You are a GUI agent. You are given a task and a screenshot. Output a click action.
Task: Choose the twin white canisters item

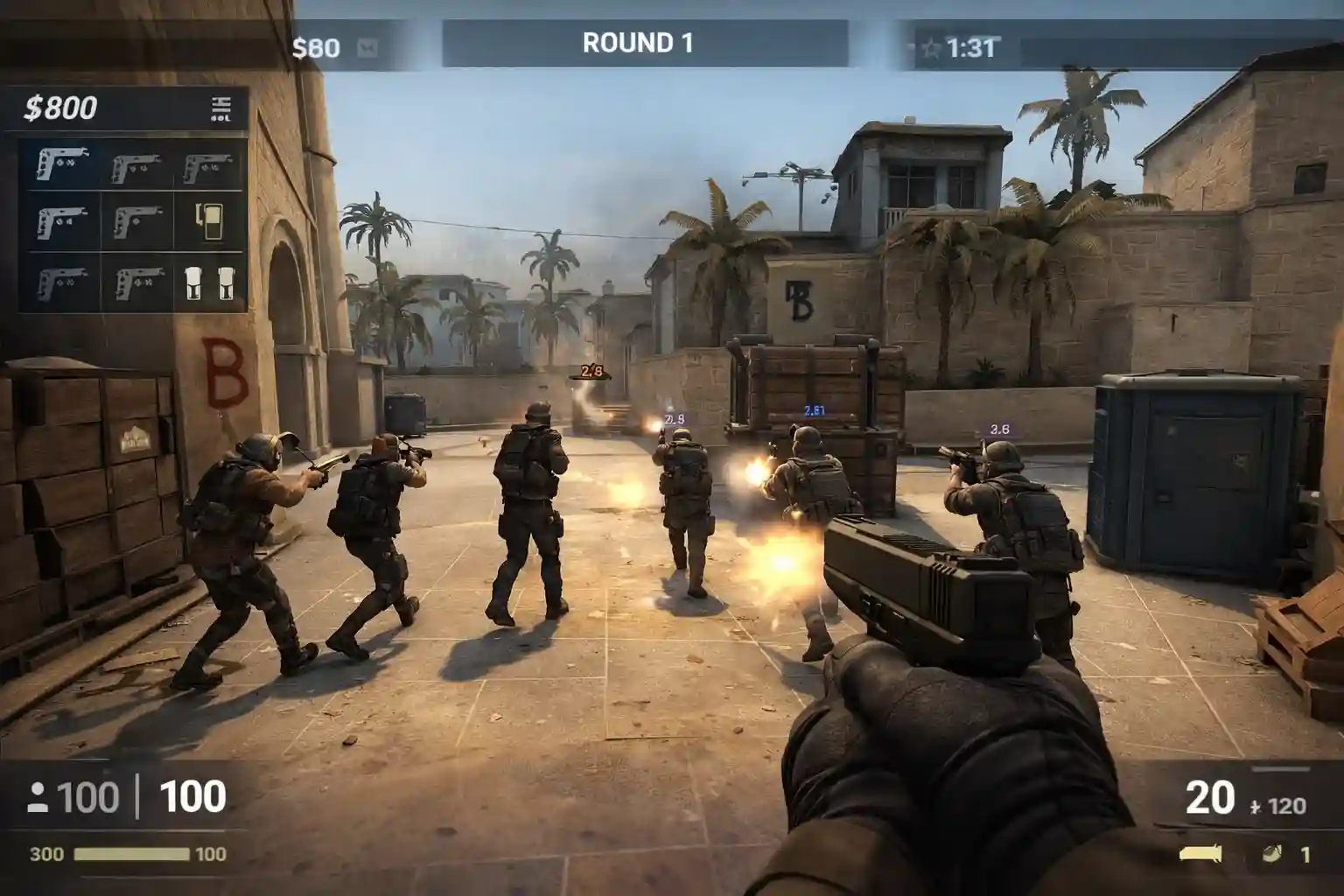209,283
